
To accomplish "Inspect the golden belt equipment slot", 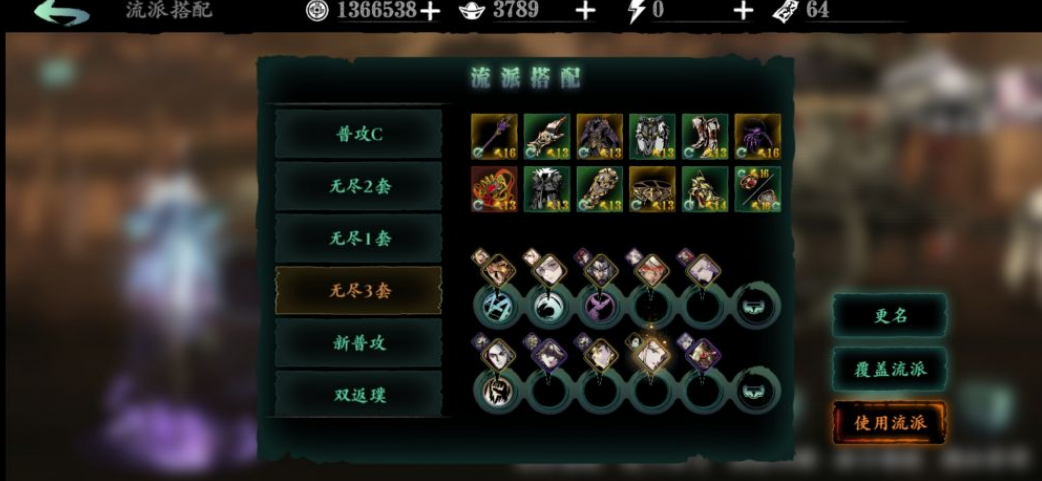I will coord(652,189).
